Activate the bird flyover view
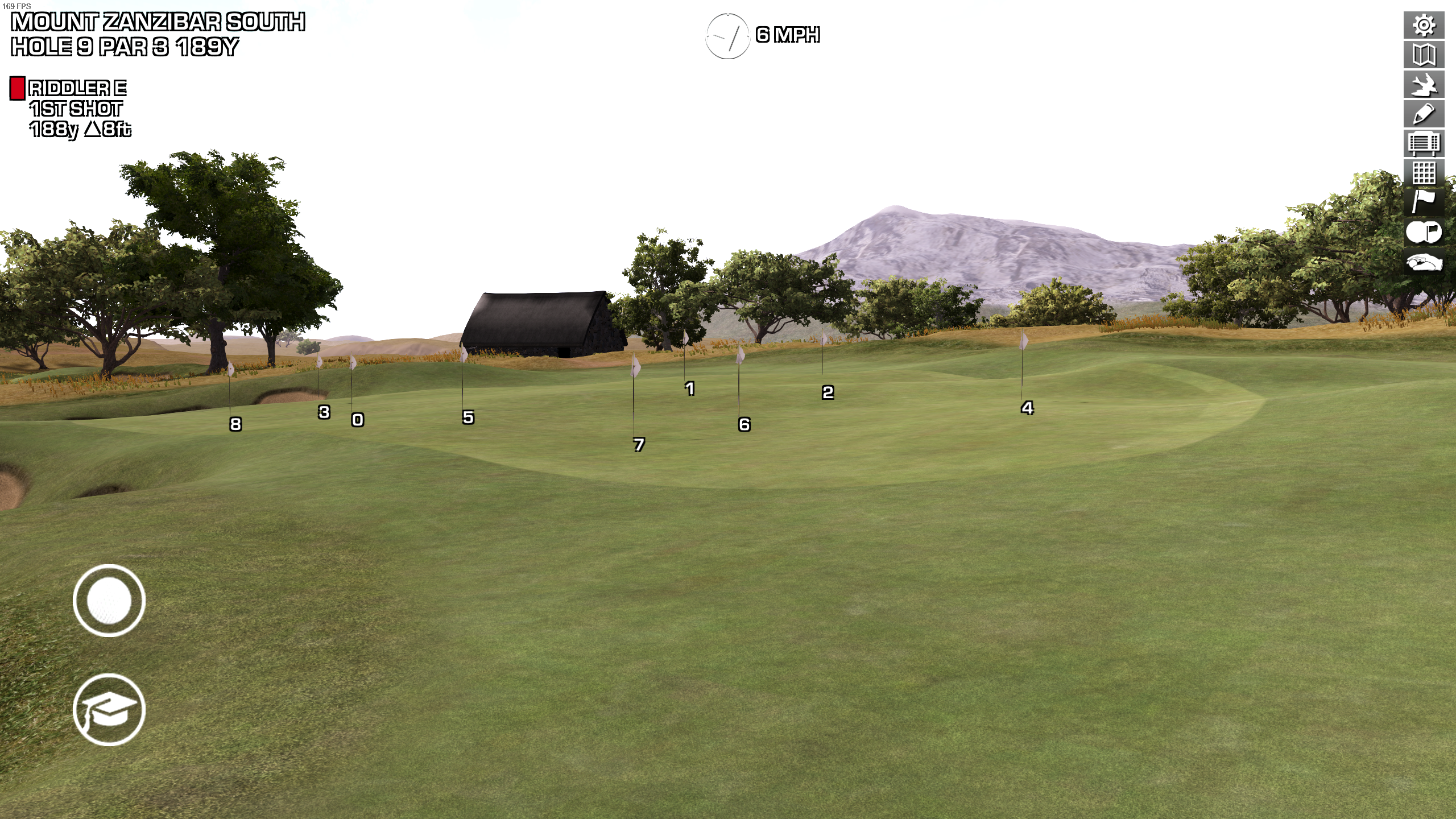This screenshot has width=1456, height=819. click(x=1424, y=85)
